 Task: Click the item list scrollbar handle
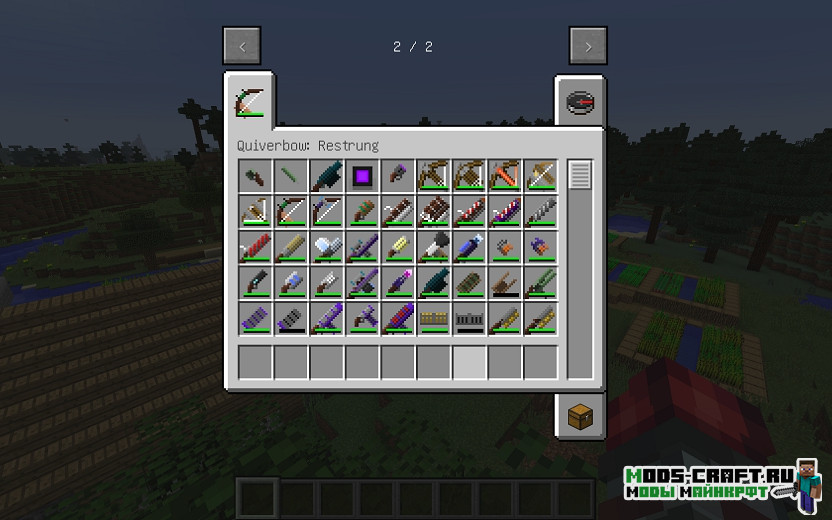[x=580, y=174]
